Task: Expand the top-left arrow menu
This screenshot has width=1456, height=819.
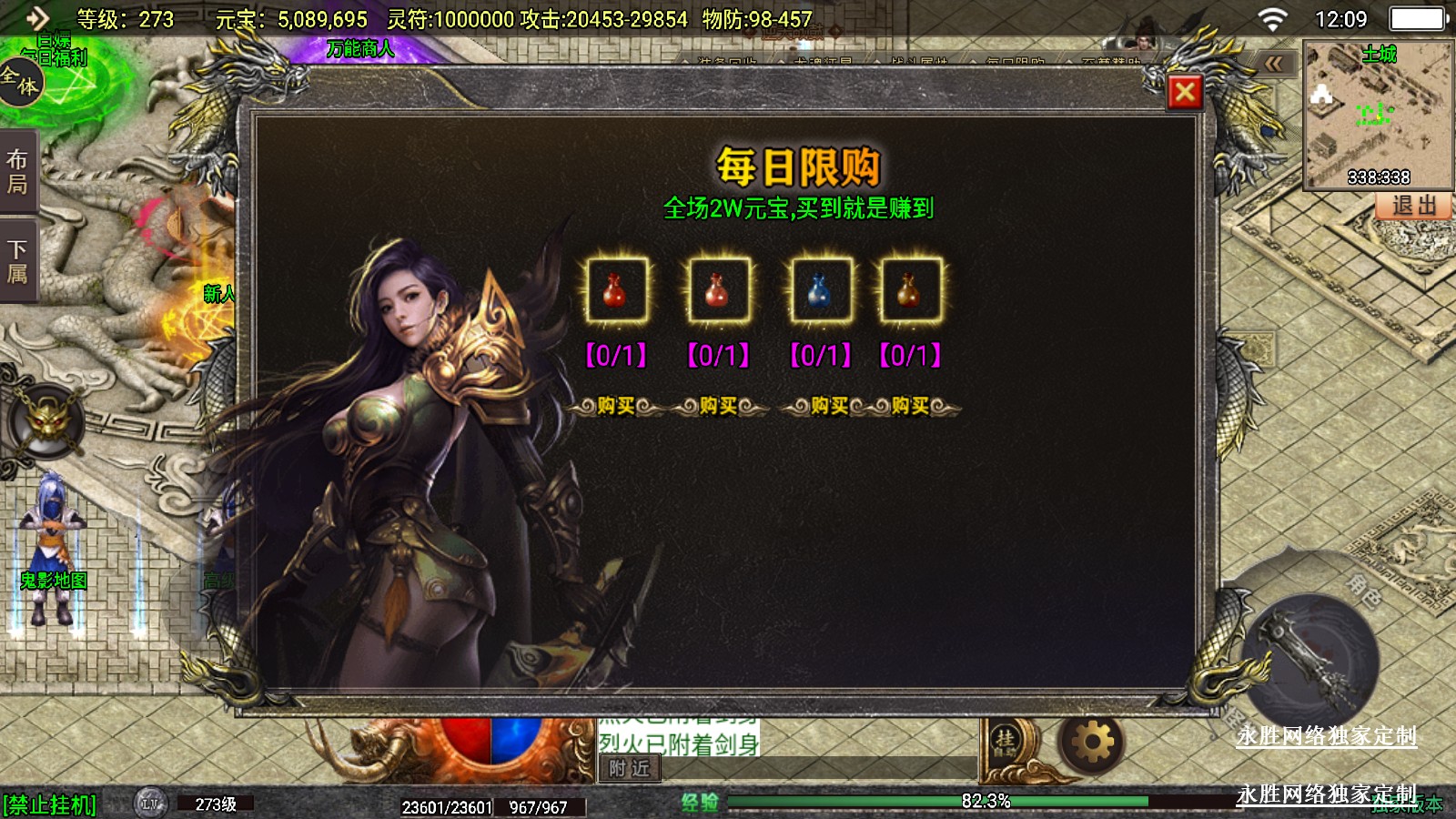Action: point(36,18)
